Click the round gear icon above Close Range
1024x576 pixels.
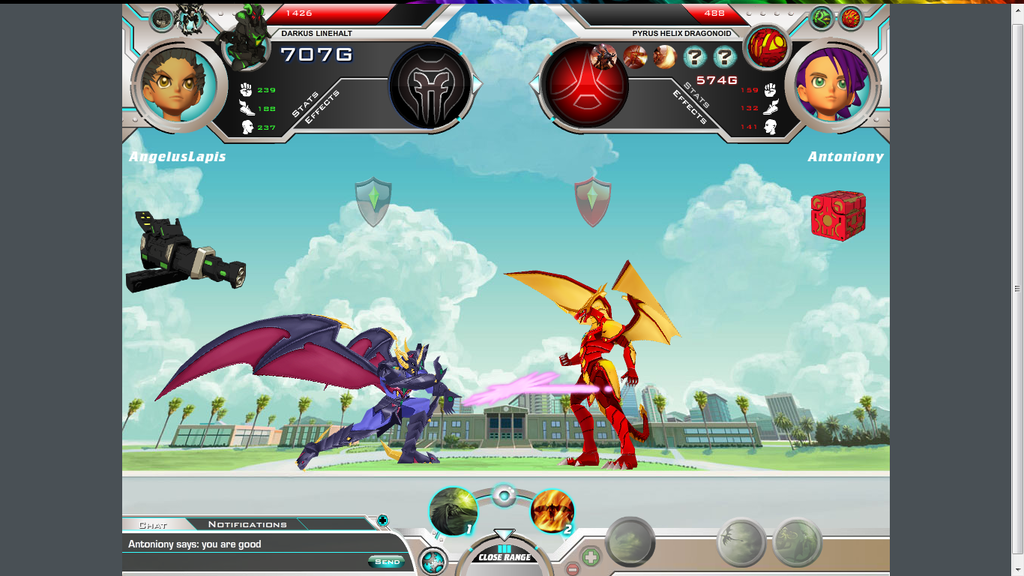click(504, 494)
